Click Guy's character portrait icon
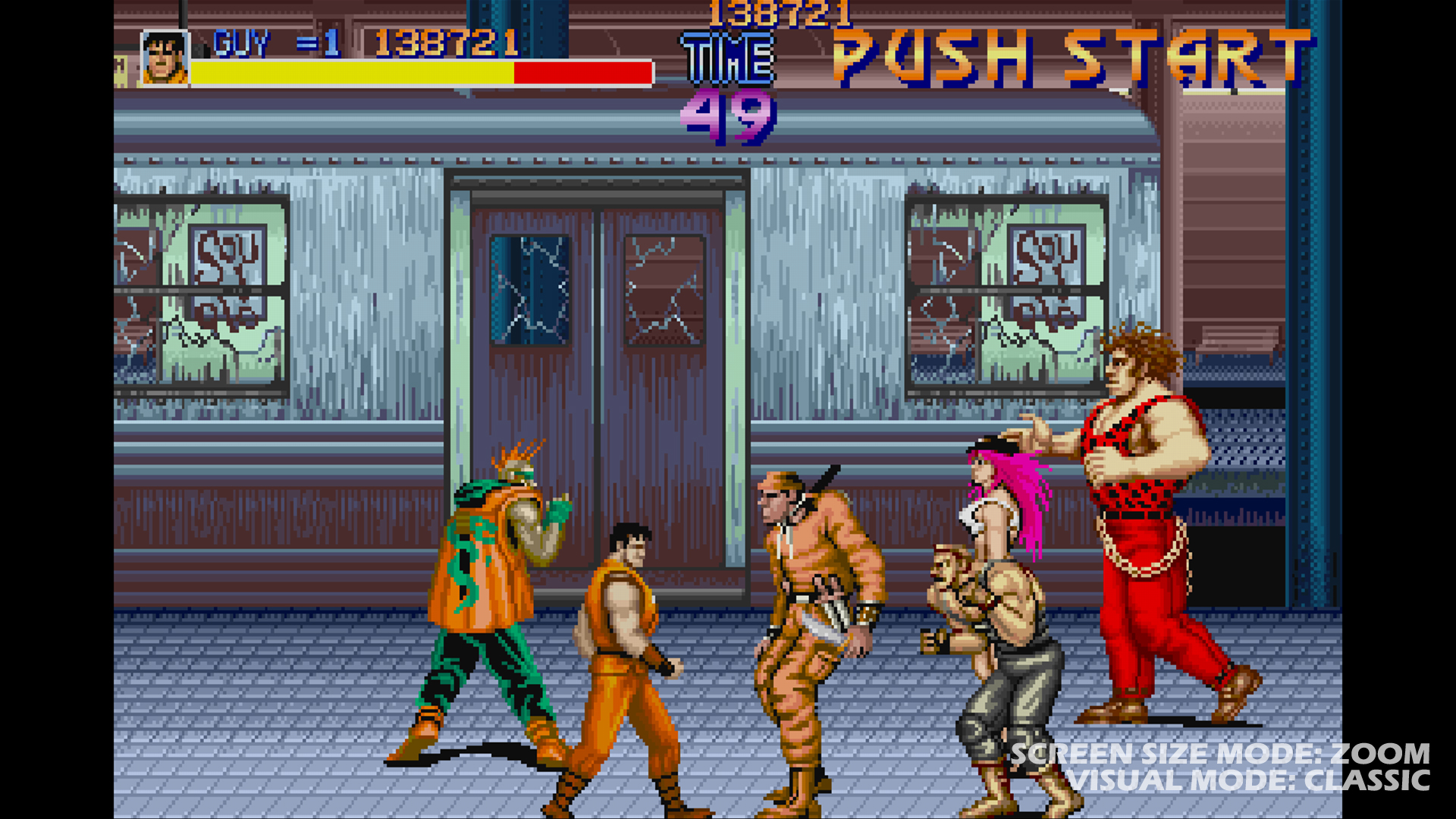Image resolution: width=1456 pixels, height=819 pixels. click(165, 57)
